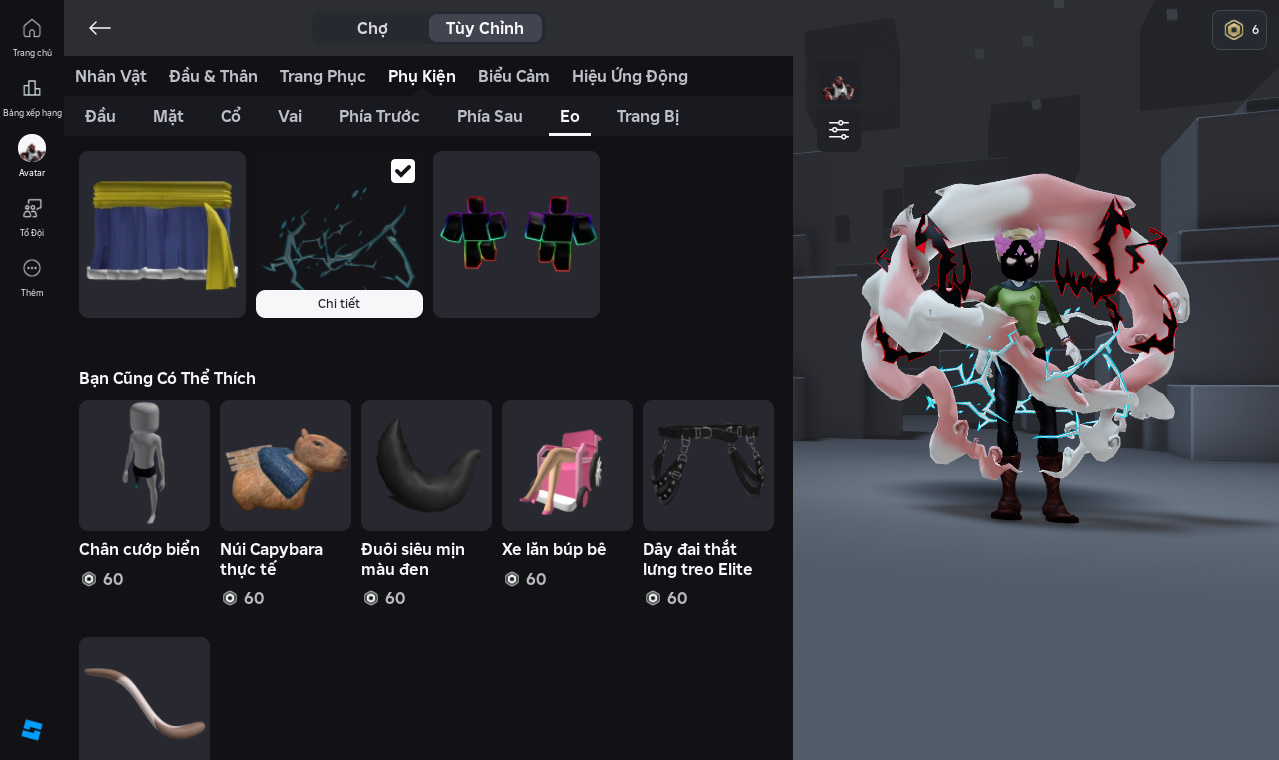The image size is (1279, 760).
Task: Open the Đuôi siêu mịn màu đen item
Action: coord(426,465)
